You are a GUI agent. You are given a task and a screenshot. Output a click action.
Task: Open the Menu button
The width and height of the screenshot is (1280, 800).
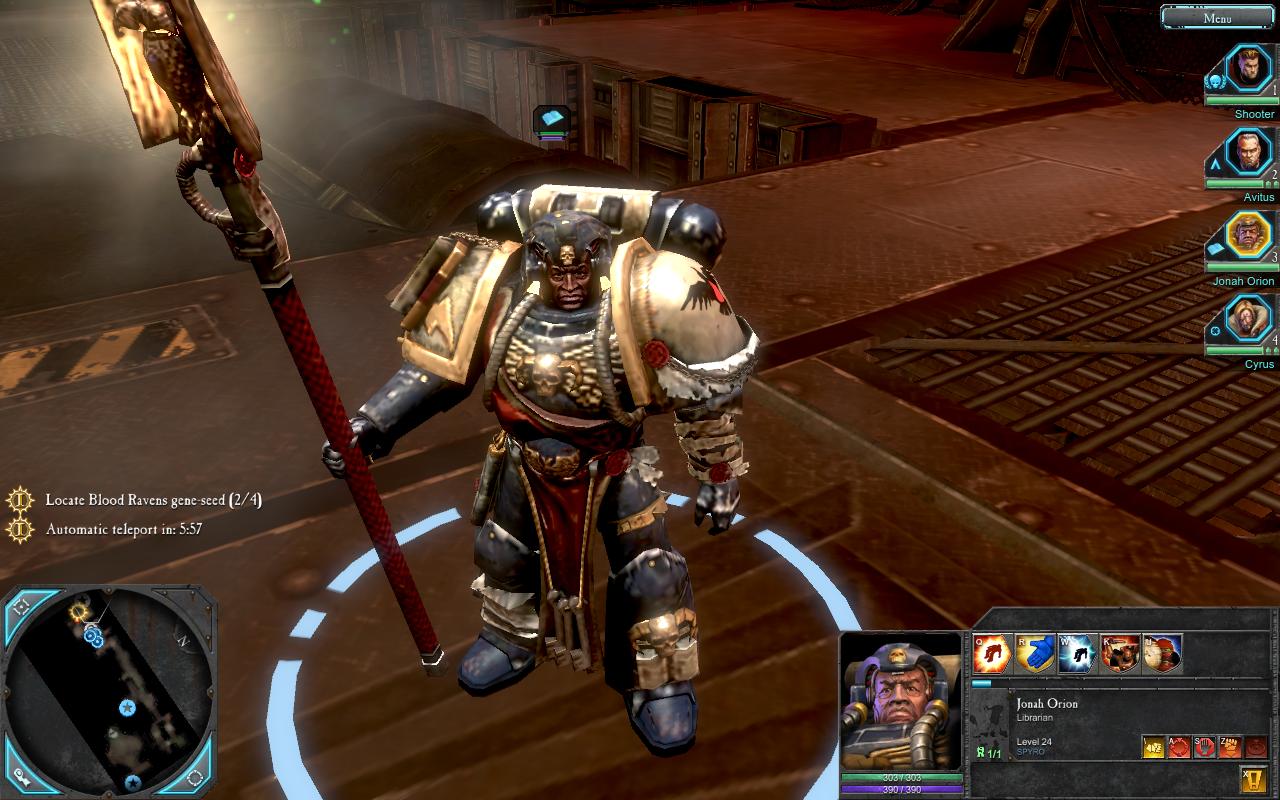(1217, 17)
